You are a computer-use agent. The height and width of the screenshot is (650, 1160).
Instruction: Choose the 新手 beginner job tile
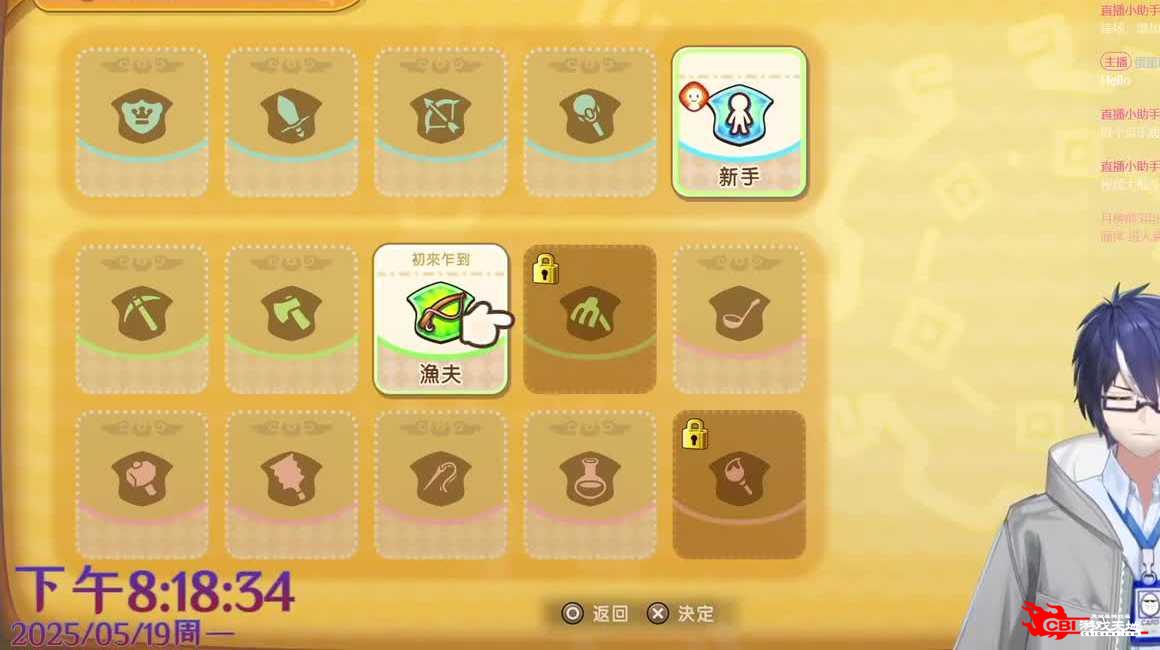(x=739, y=121)
